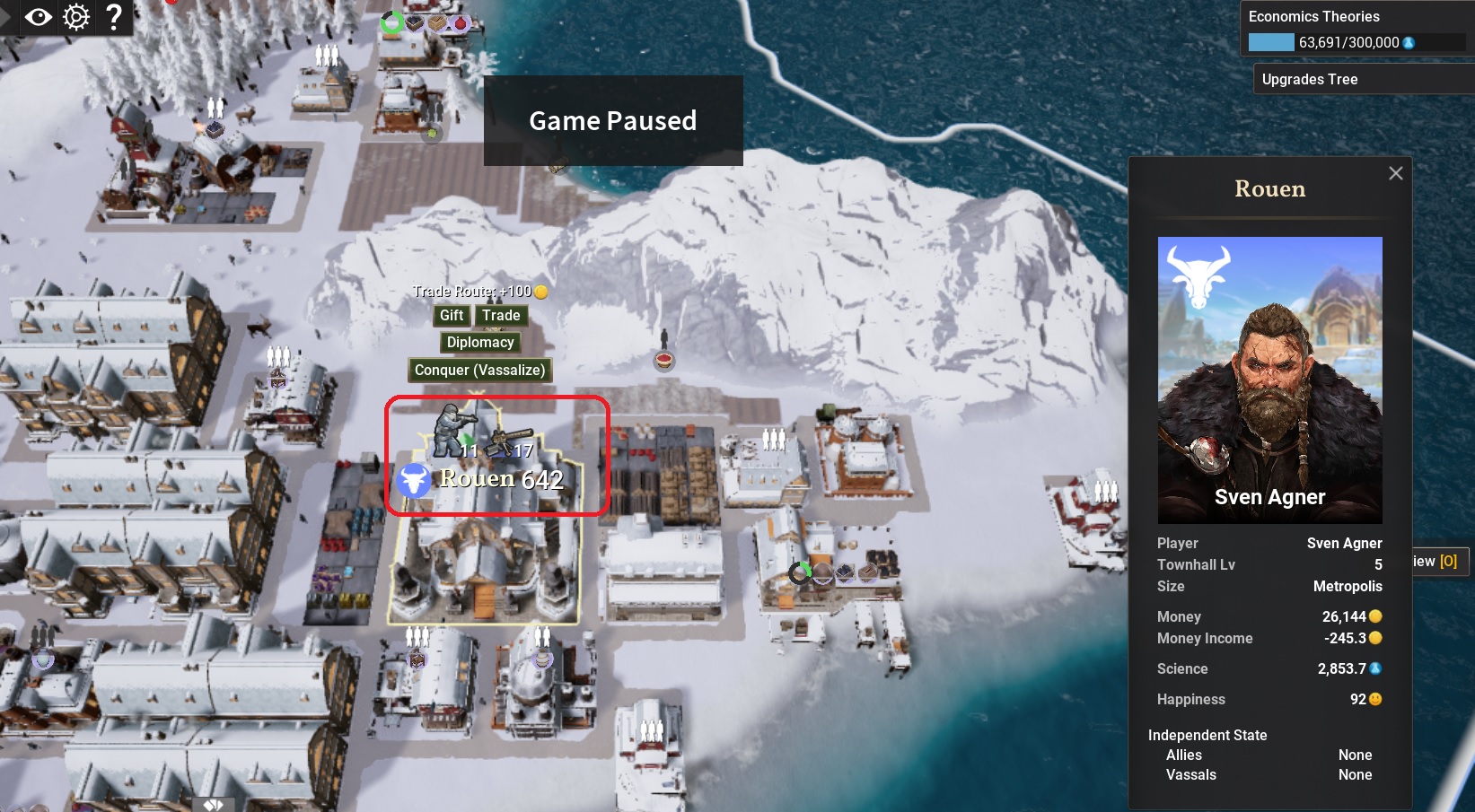Image resolution: width=1475 pixels, height=812 pixels.
Task: Open the Upgrades Tree
Action: [1310, 79]
